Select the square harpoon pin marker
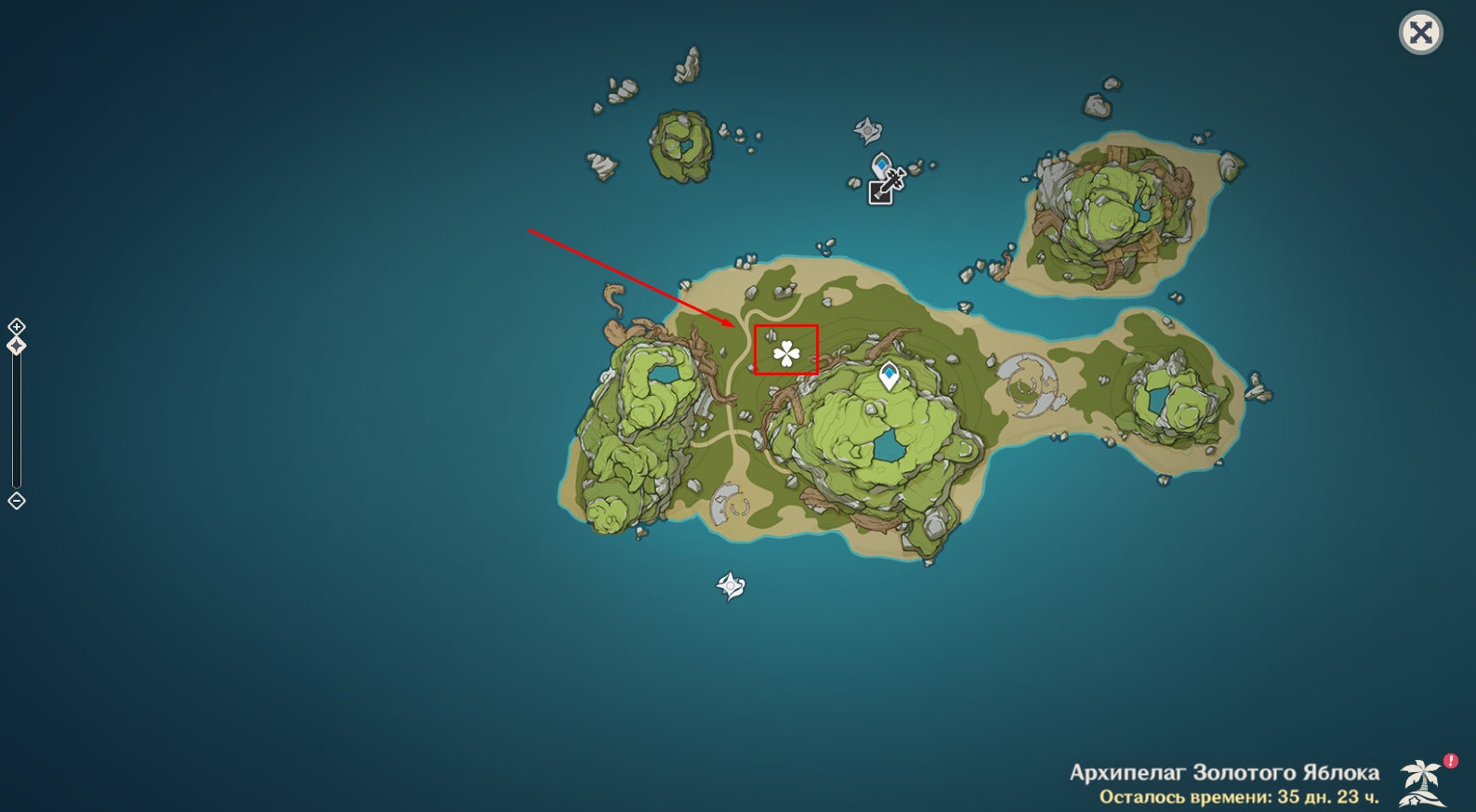The image size is (1476, 812). (881, 190)
